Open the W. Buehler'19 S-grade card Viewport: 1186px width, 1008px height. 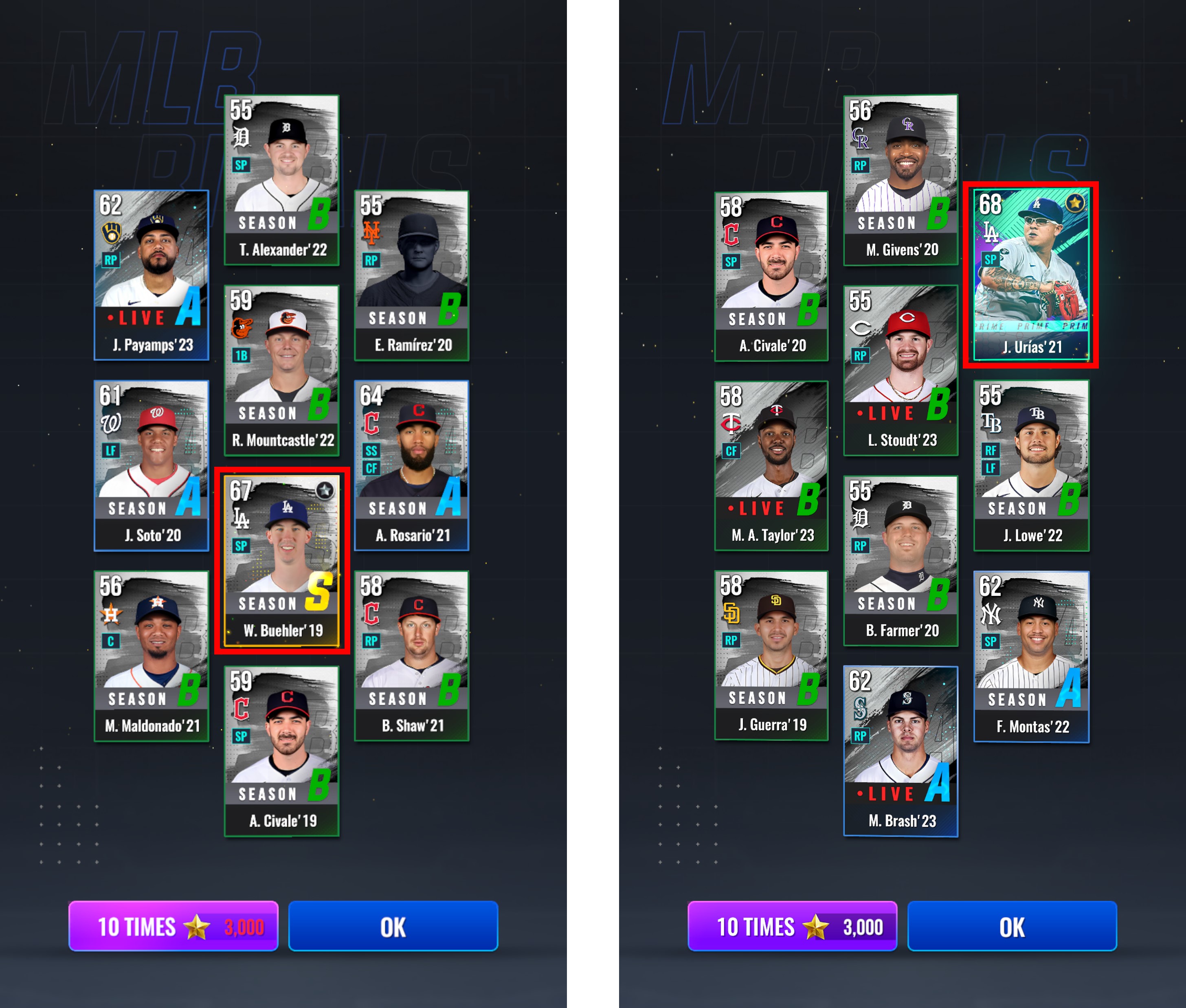point(282,560)
